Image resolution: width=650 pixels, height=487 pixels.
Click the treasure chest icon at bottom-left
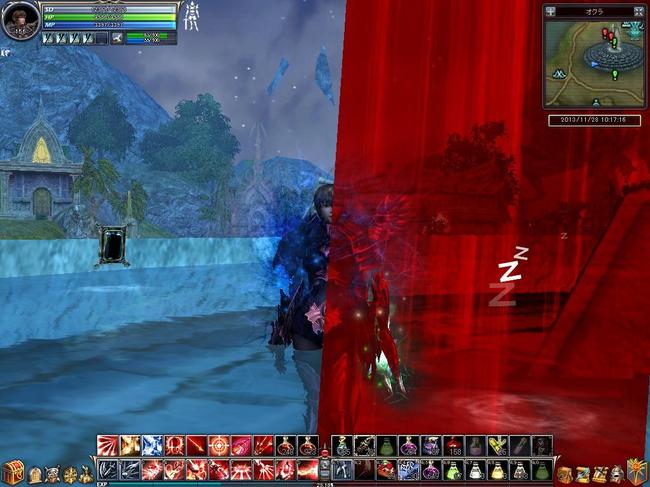12,473
